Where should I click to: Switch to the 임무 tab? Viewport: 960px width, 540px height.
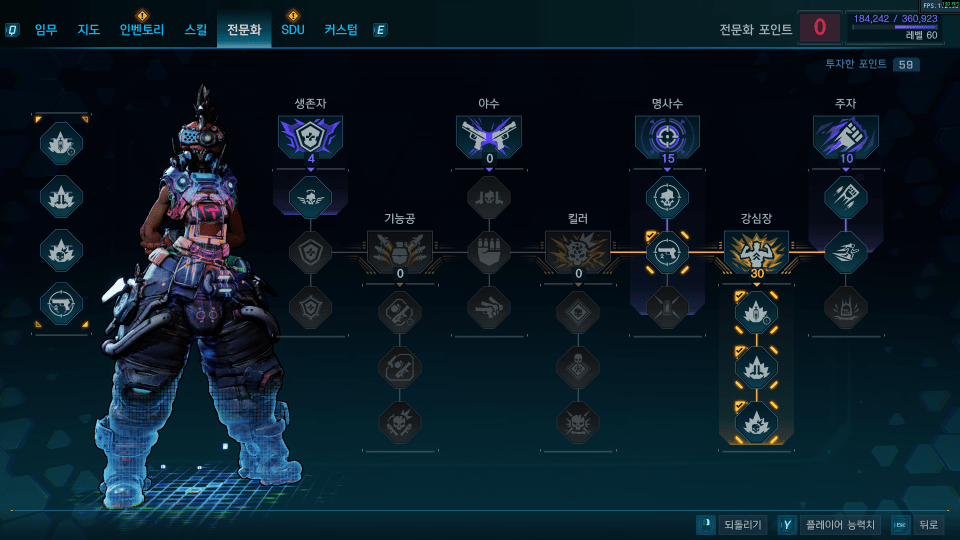coord(46,30)
